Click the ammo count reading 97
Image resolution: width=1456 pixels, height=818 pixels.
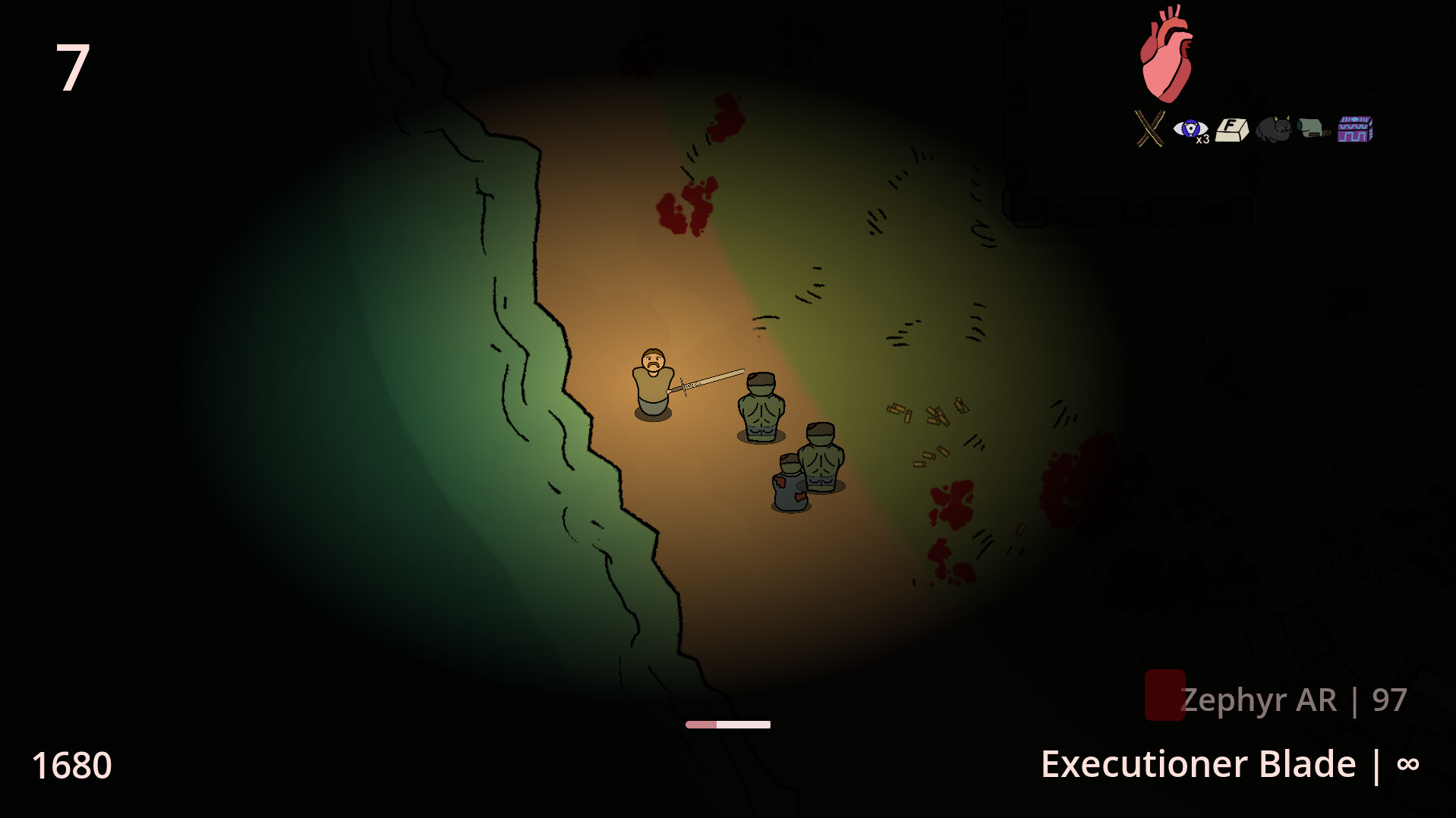click(x=1388, y=700)
